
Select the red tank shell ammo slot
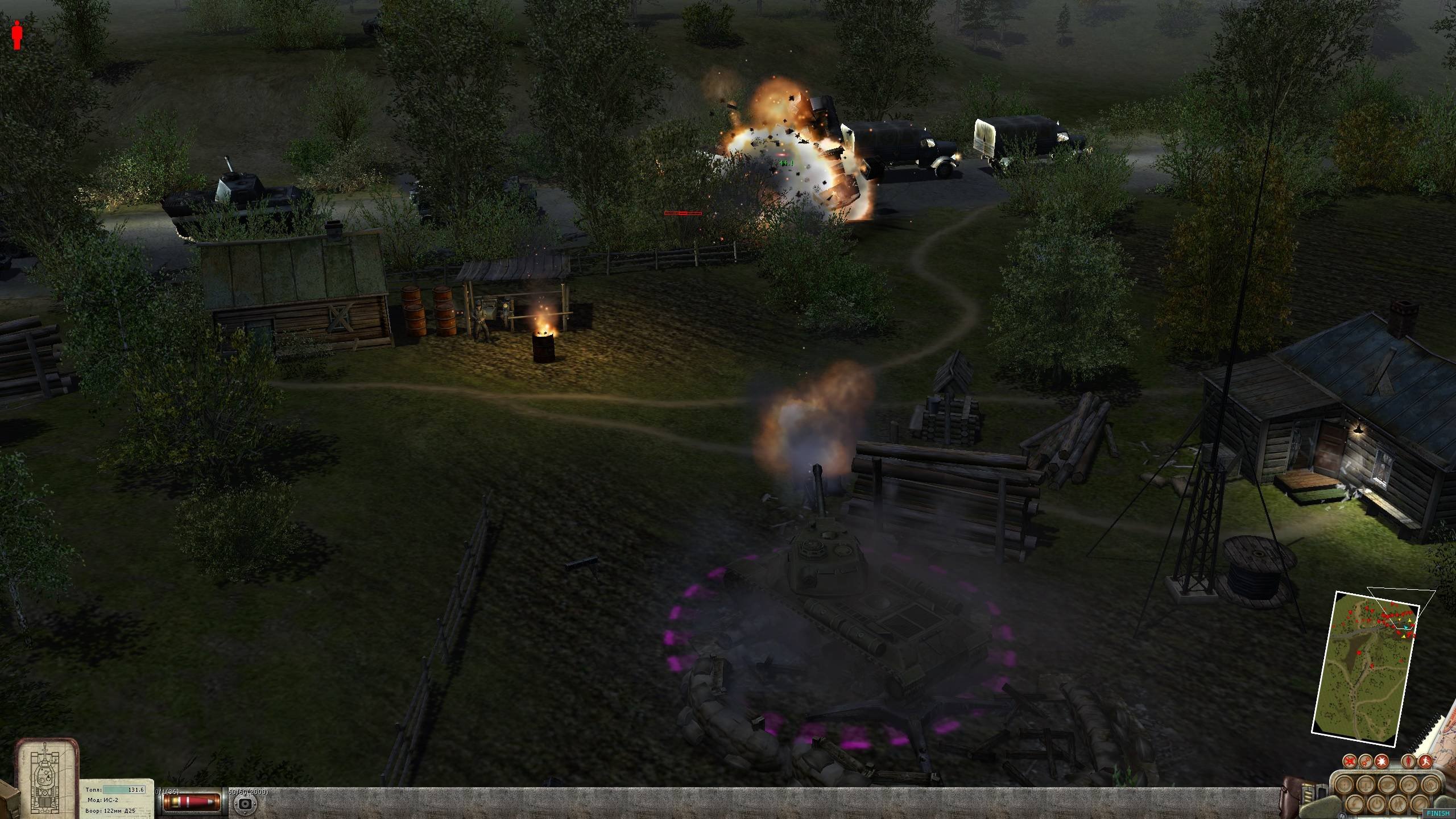pyautogui.click(x=192, y=802)
